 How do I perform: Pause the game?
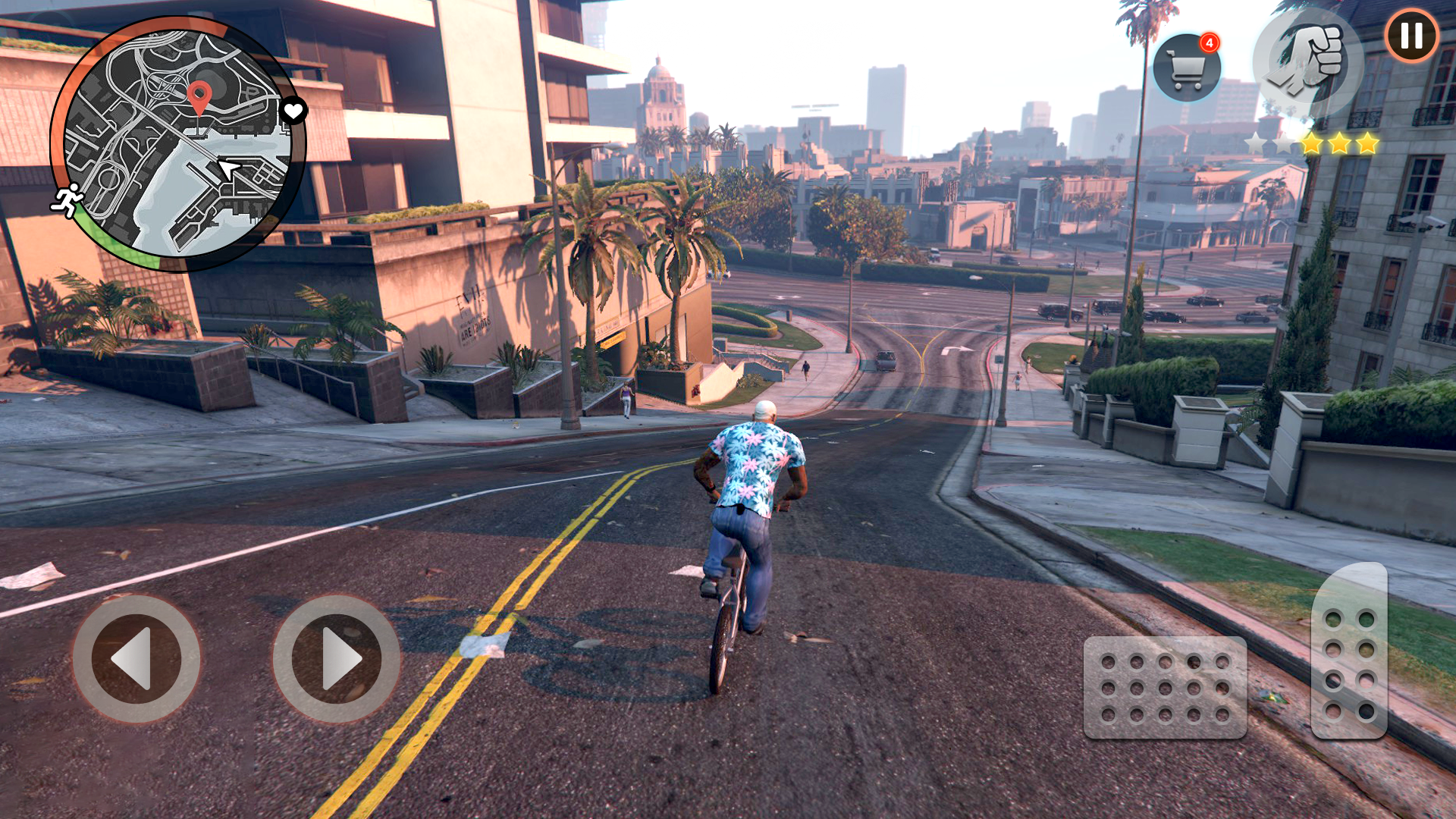point(1411,36)
